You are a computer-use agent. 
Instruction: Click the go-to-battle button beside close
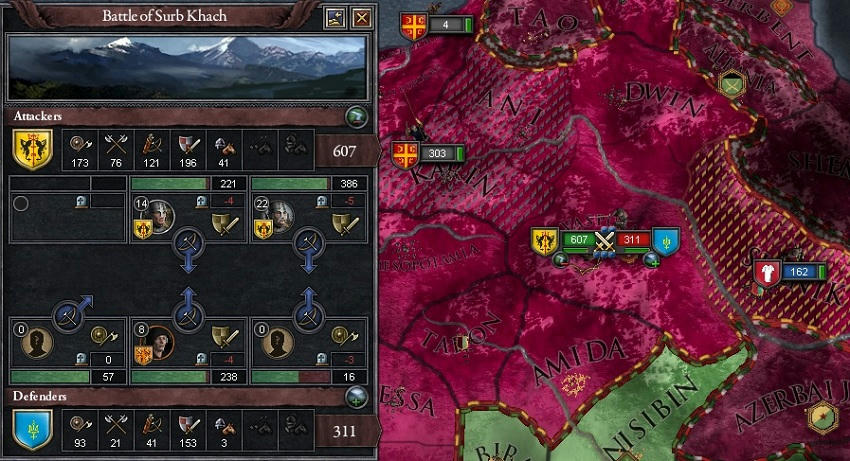point(337,17)
